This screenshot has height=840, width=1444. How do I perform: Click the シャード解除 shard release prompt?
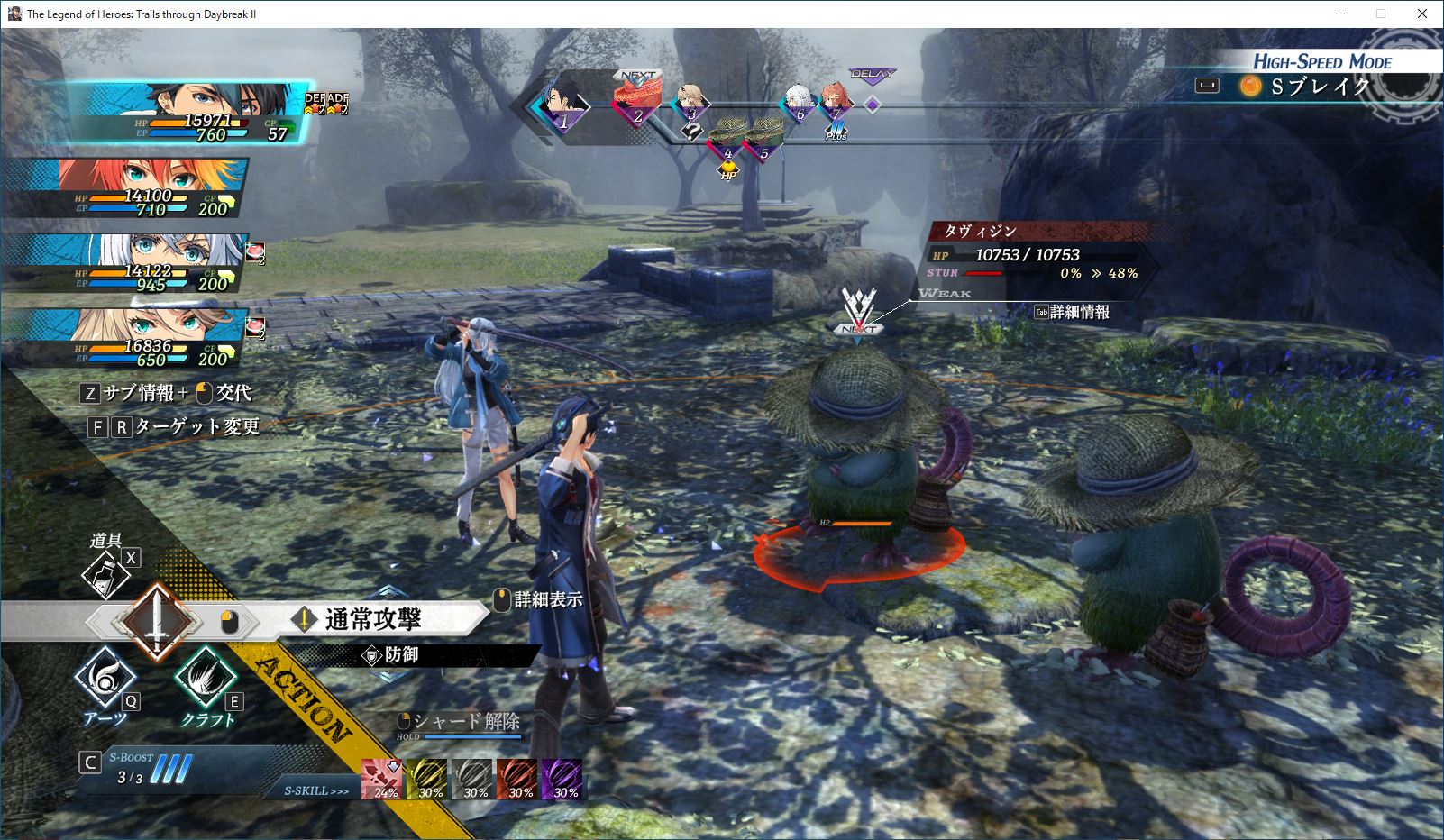(x=466, y=722)
